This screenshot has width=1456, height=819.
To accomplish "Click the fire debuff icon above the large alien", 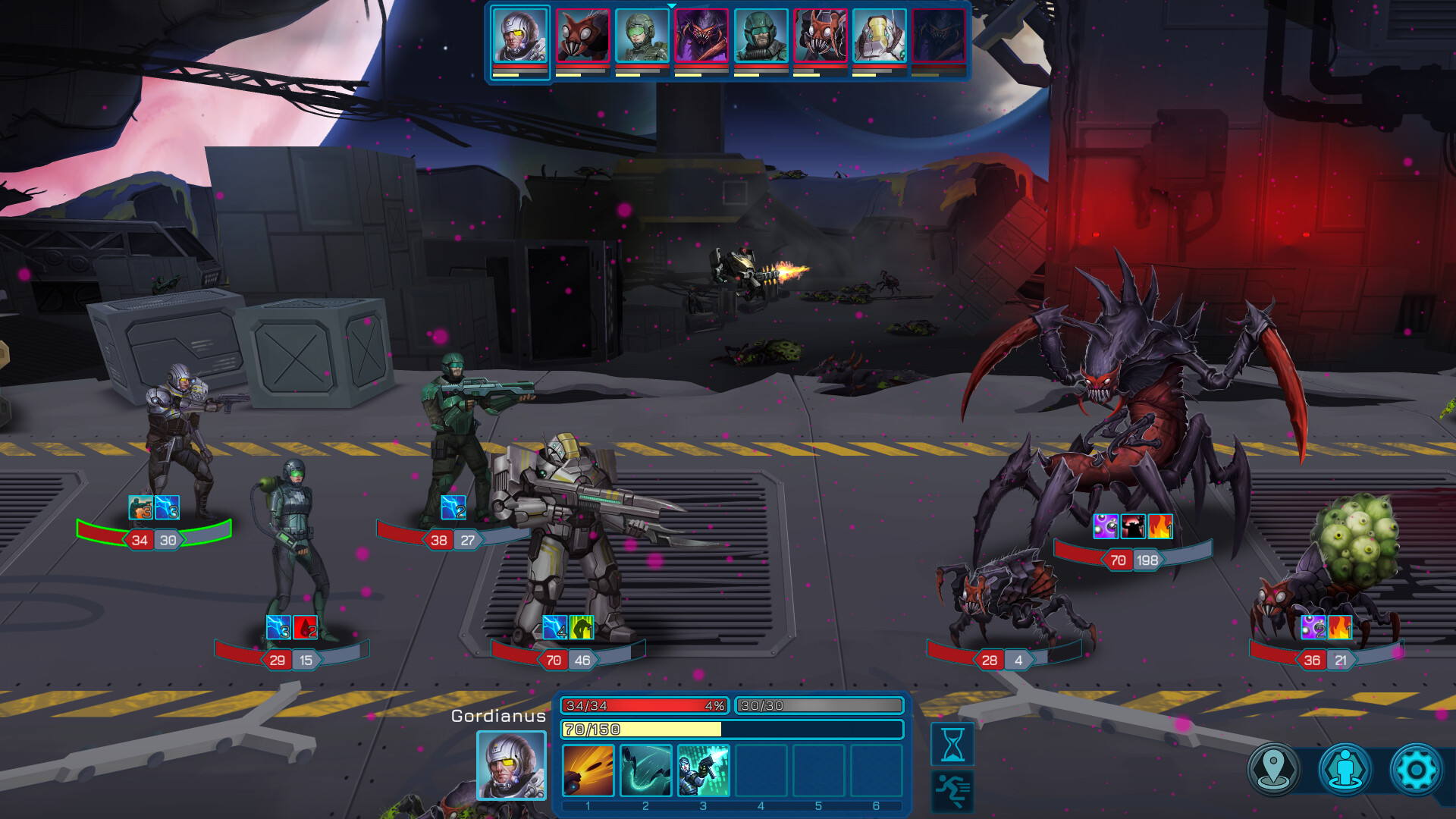I will click(x=1159, y=527).
